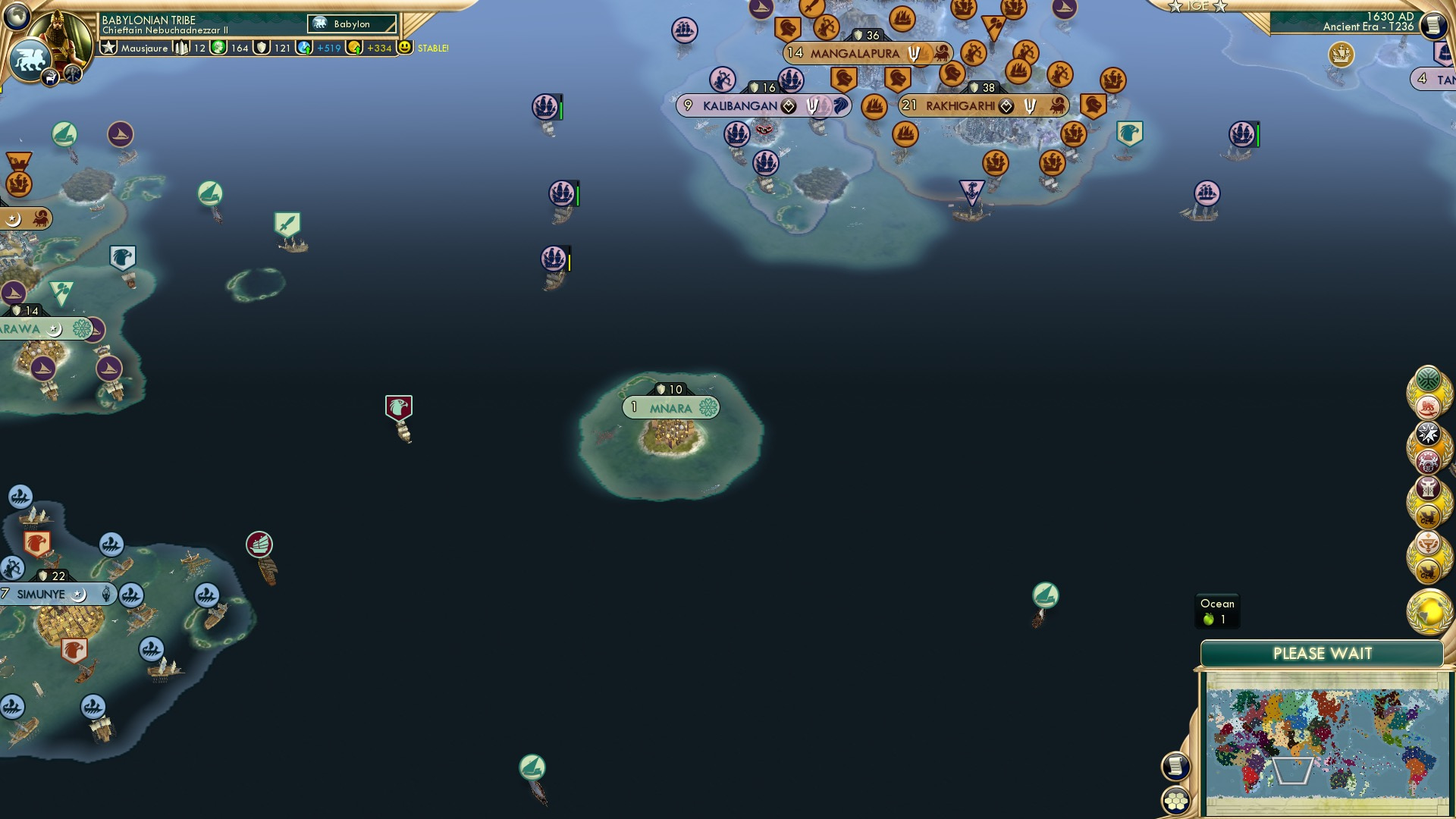
Task: Toggle the hex grid icon beside the minimap
Action: (x=1177, y=799)
